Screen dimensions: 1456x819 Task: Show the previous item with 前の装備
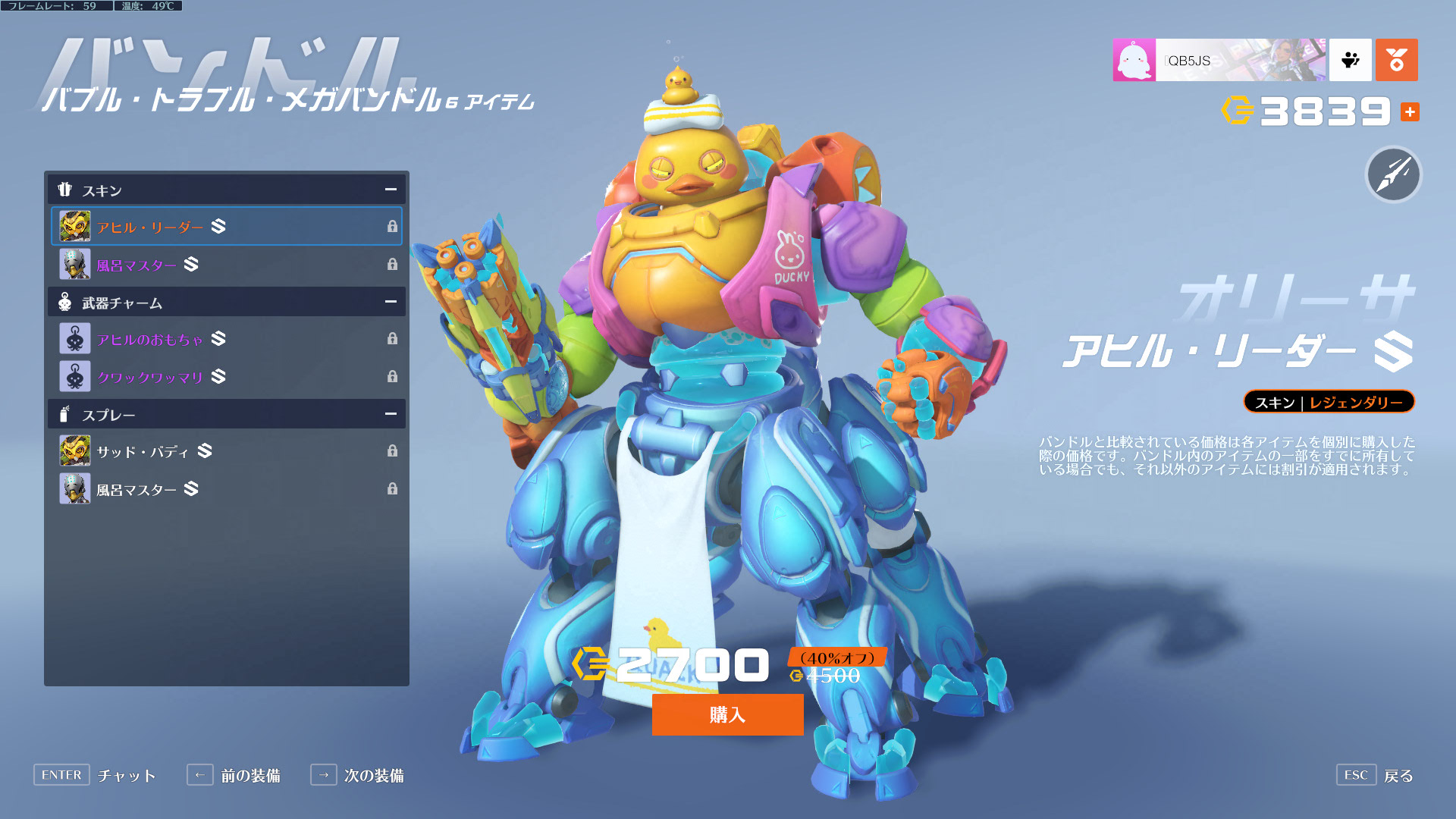tap(250, 776)
